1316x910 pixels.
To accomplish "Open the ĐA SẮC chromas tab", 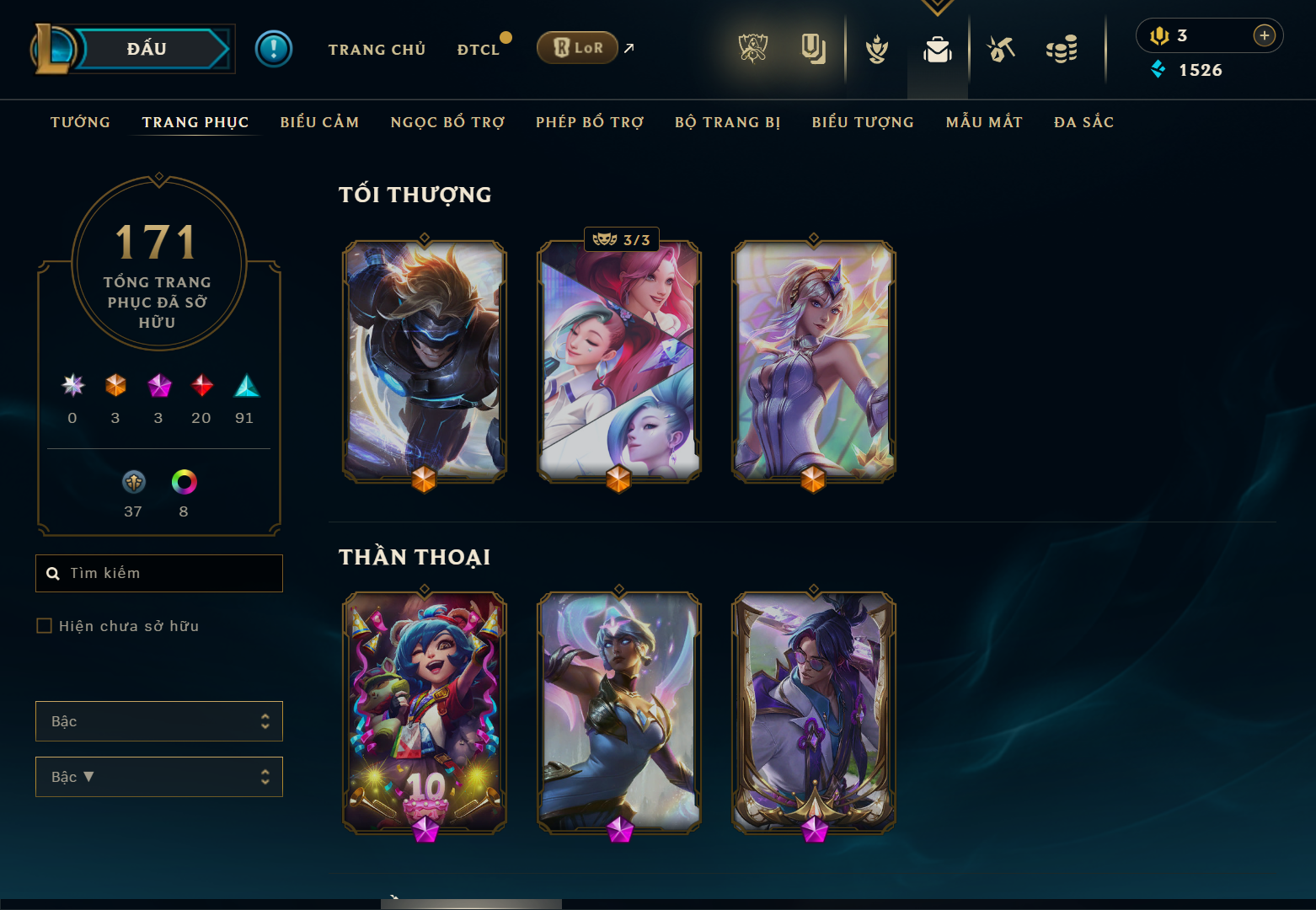I will 1083,122.
